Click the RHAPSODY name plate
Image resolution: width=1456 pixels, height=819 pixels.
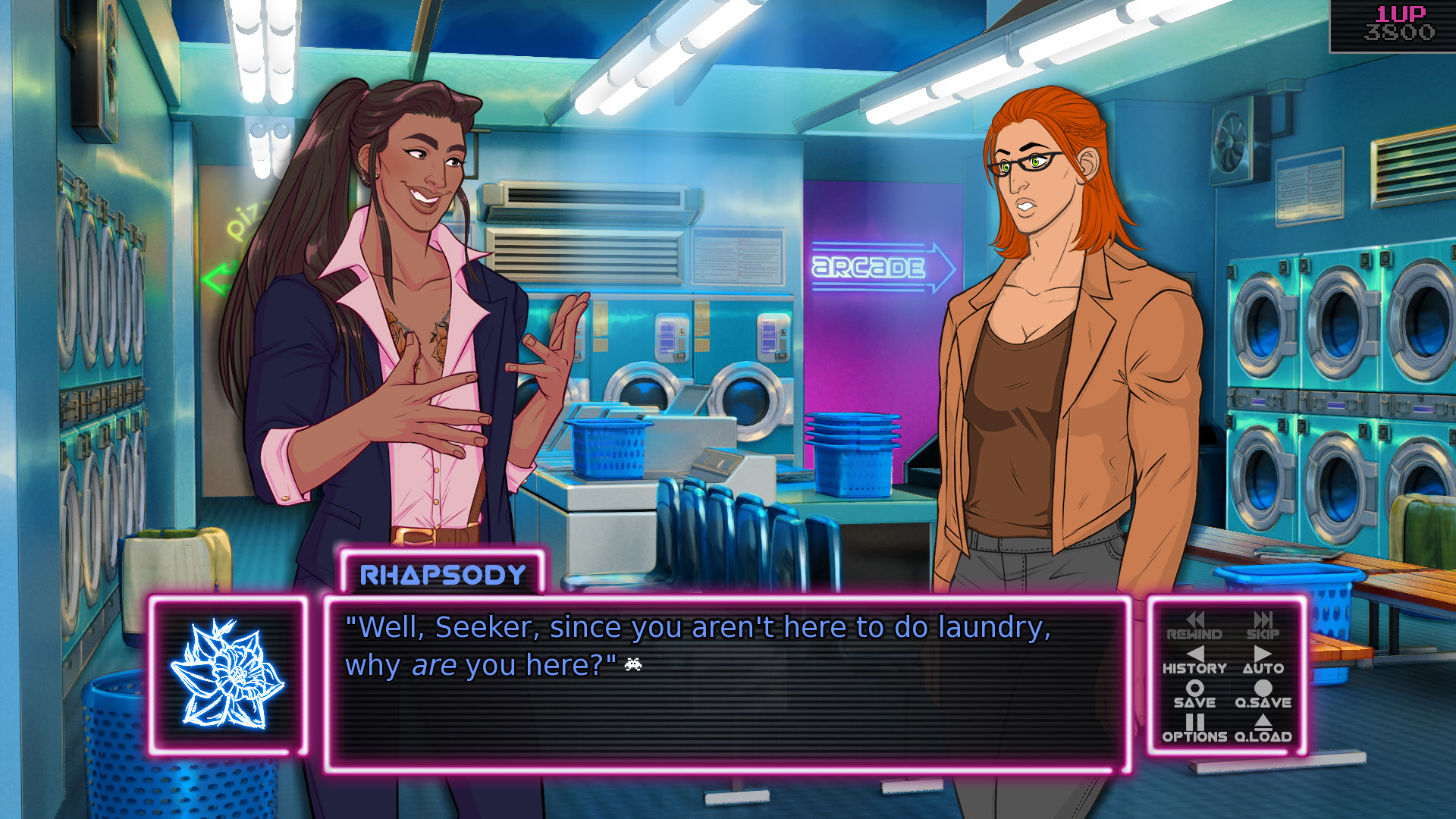[440, 575]
